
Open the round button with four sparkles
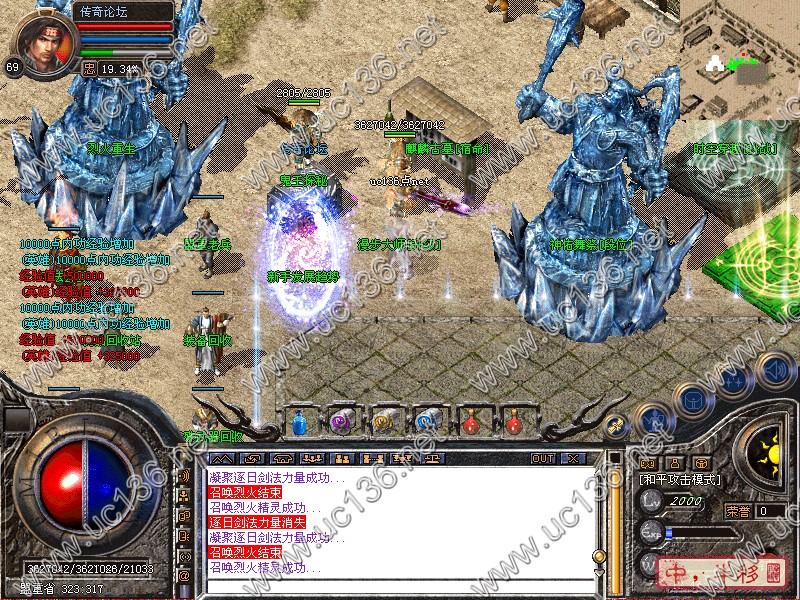pos(732,380)
